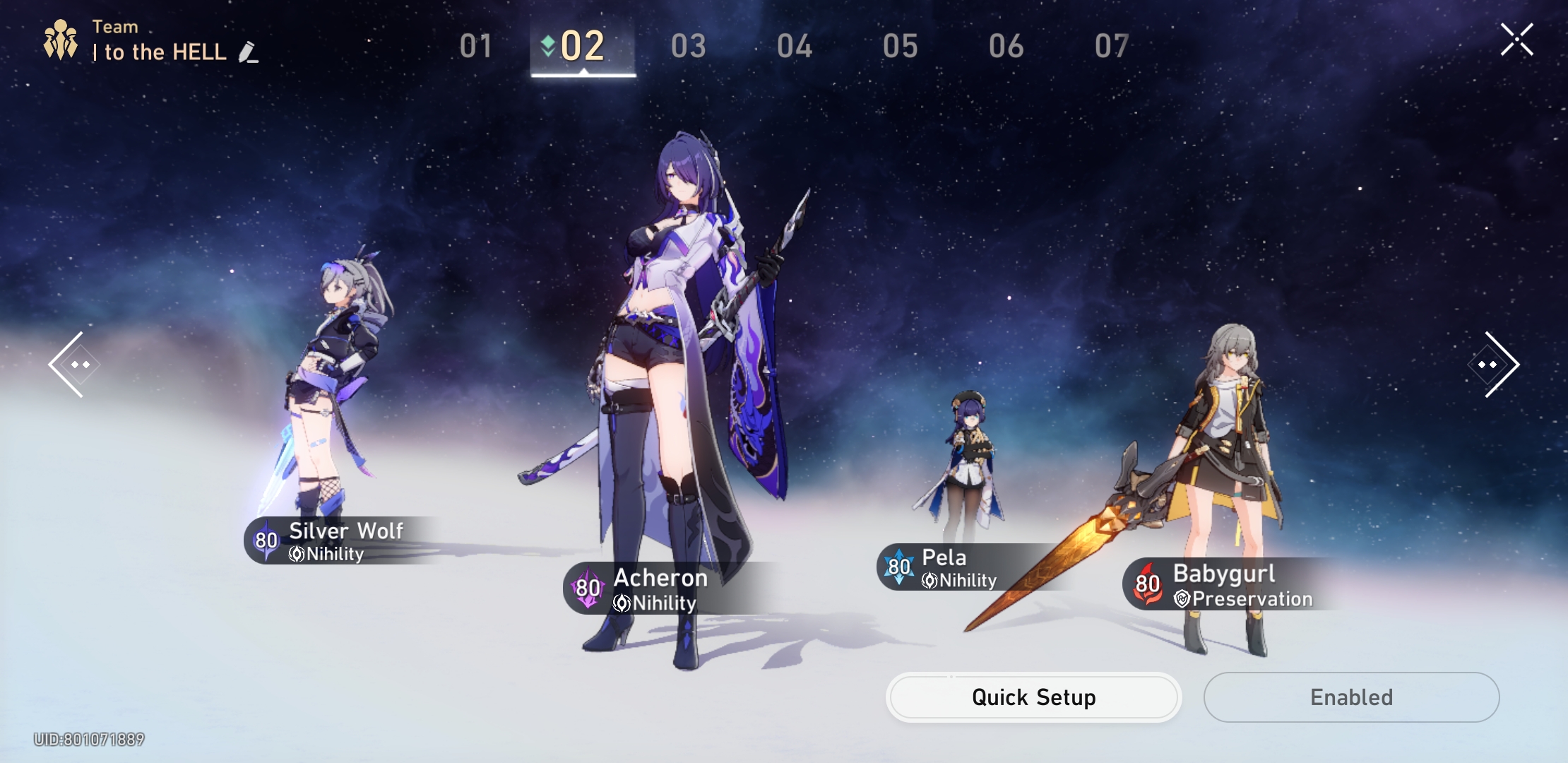Click the team name 'to the HELL'
Screen dimensions: 1568x763
tap(160, 52)
